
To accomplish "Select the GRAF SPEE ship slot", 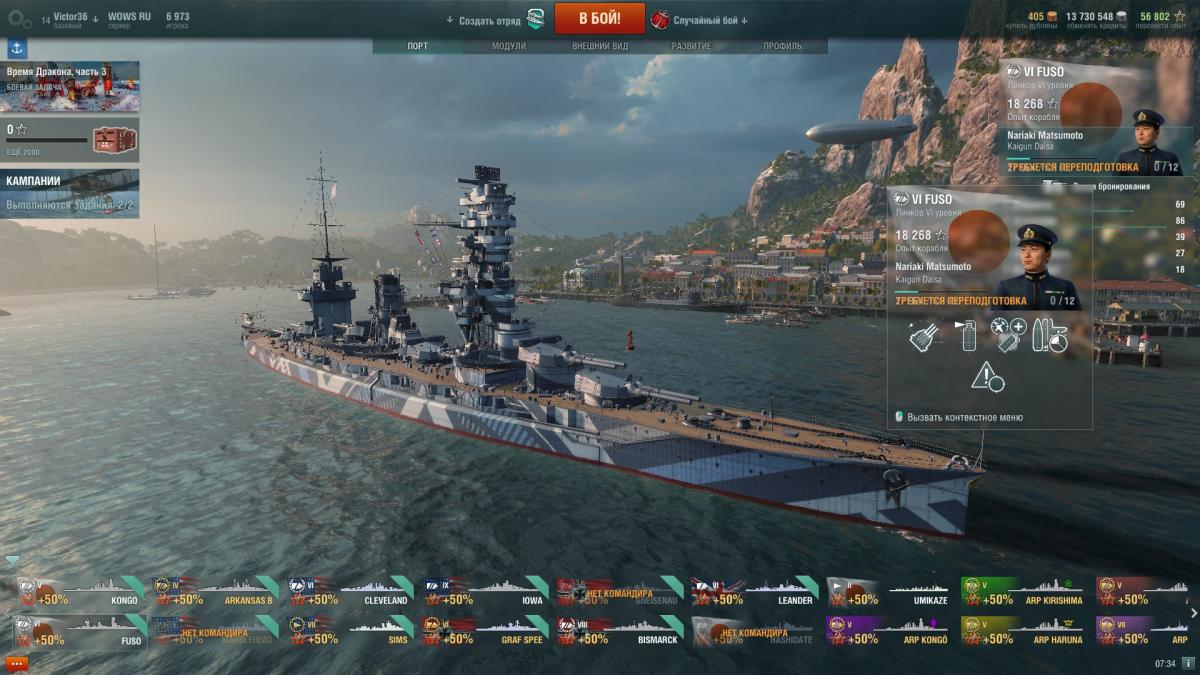I will pos(484,632).
